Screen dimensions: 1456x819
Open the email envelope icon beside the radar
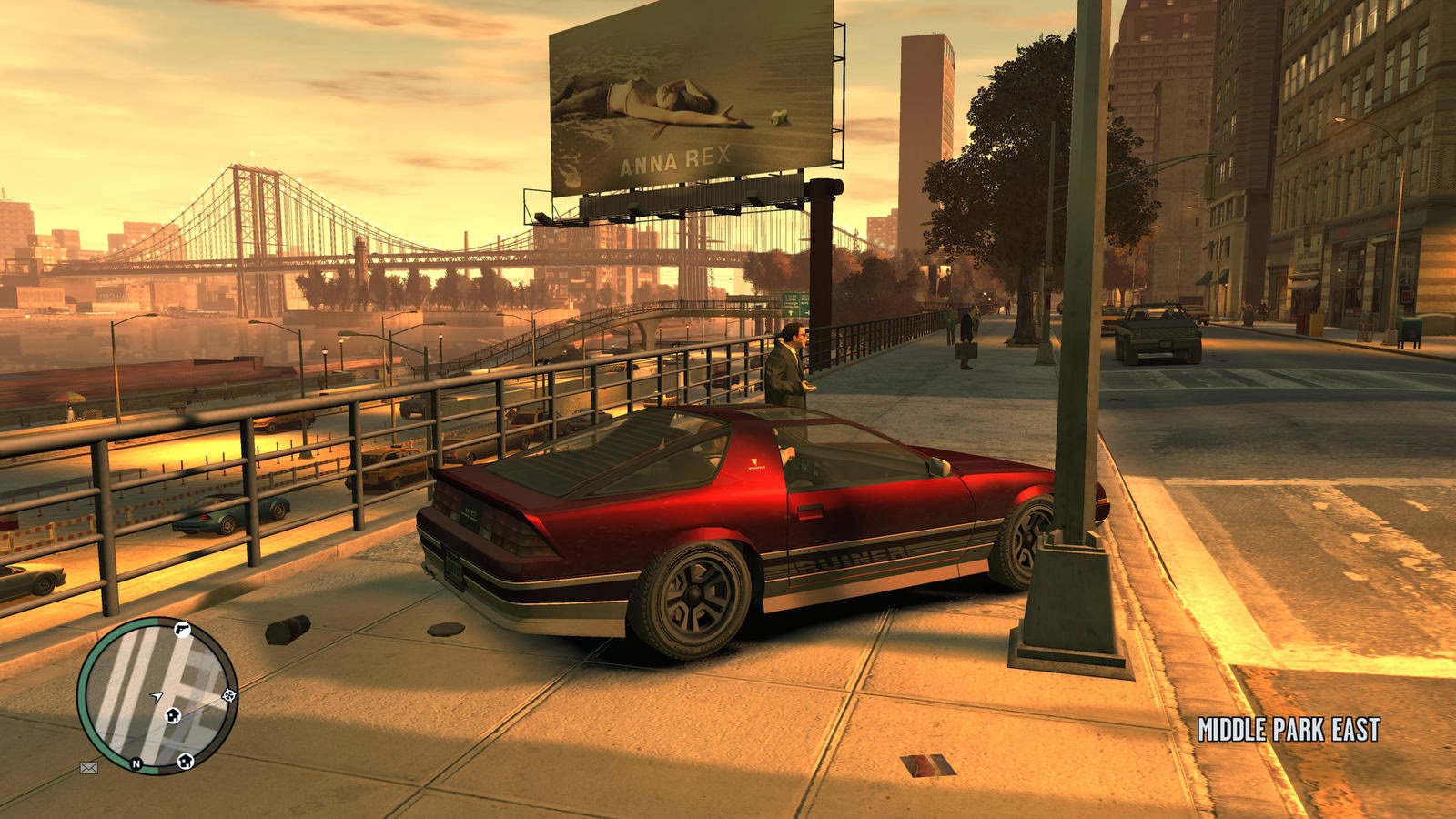[88, 768]
